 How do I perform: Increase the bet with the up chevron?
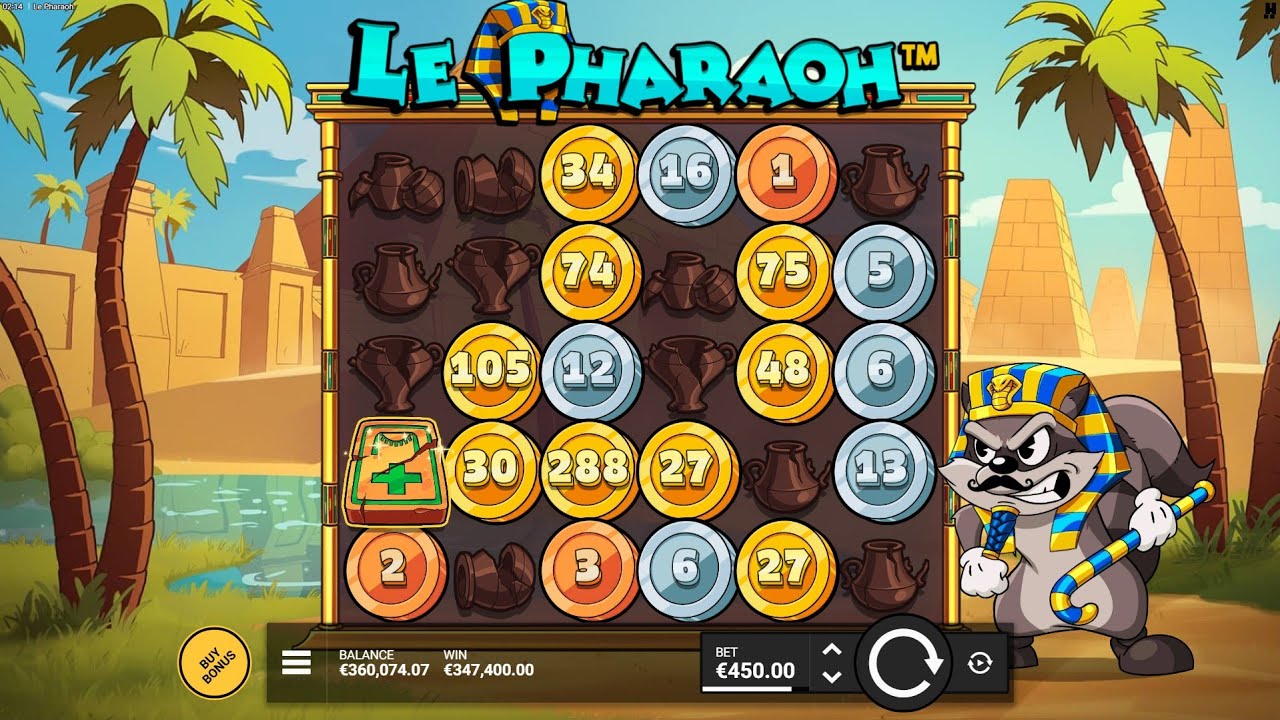tap(830, 648)
